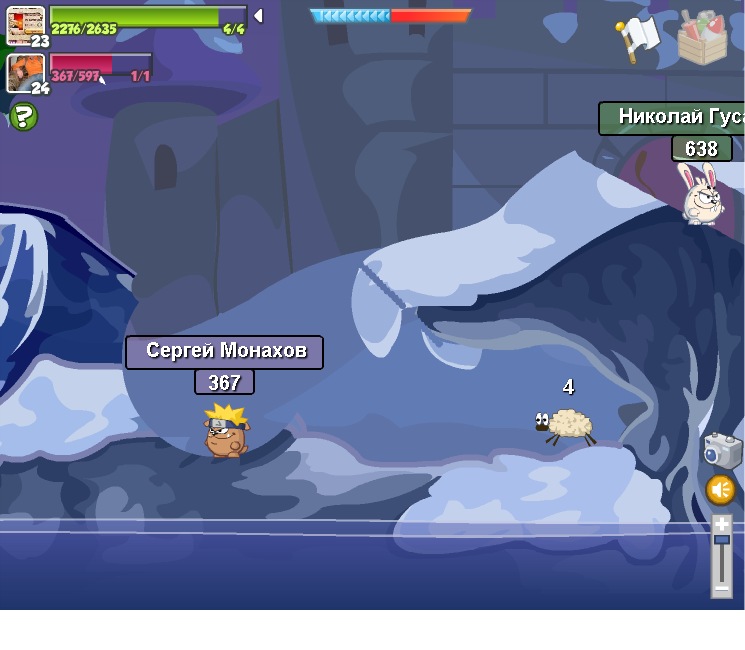This screenshot has height=650, width=745.
Task: Click the white surrender flag icon
Action: [x=637, y=40]
